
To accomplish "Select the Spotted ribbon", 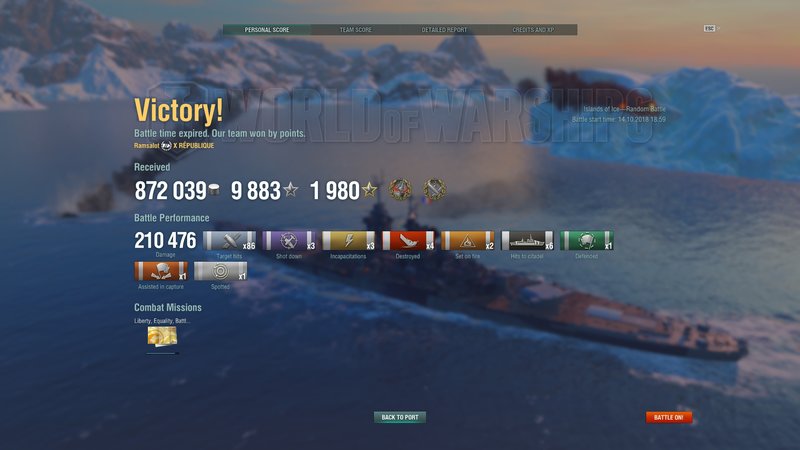I will [x=220, y=272].
